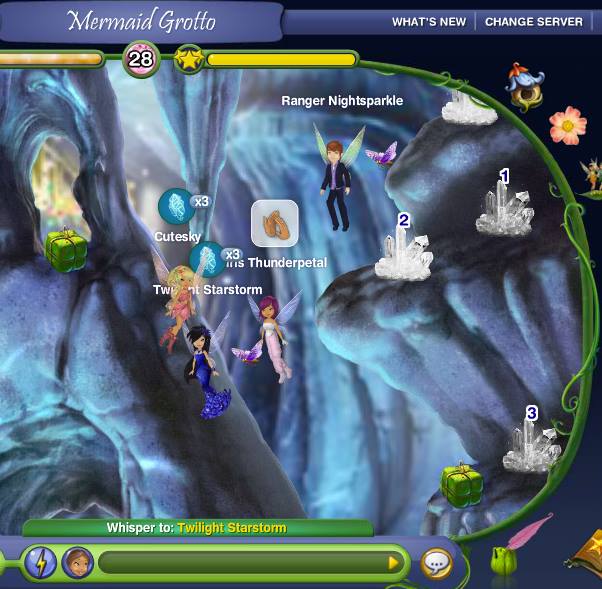
Task: Click the level 28 badge
Action: pyautogui.click(x=141, y=60)
